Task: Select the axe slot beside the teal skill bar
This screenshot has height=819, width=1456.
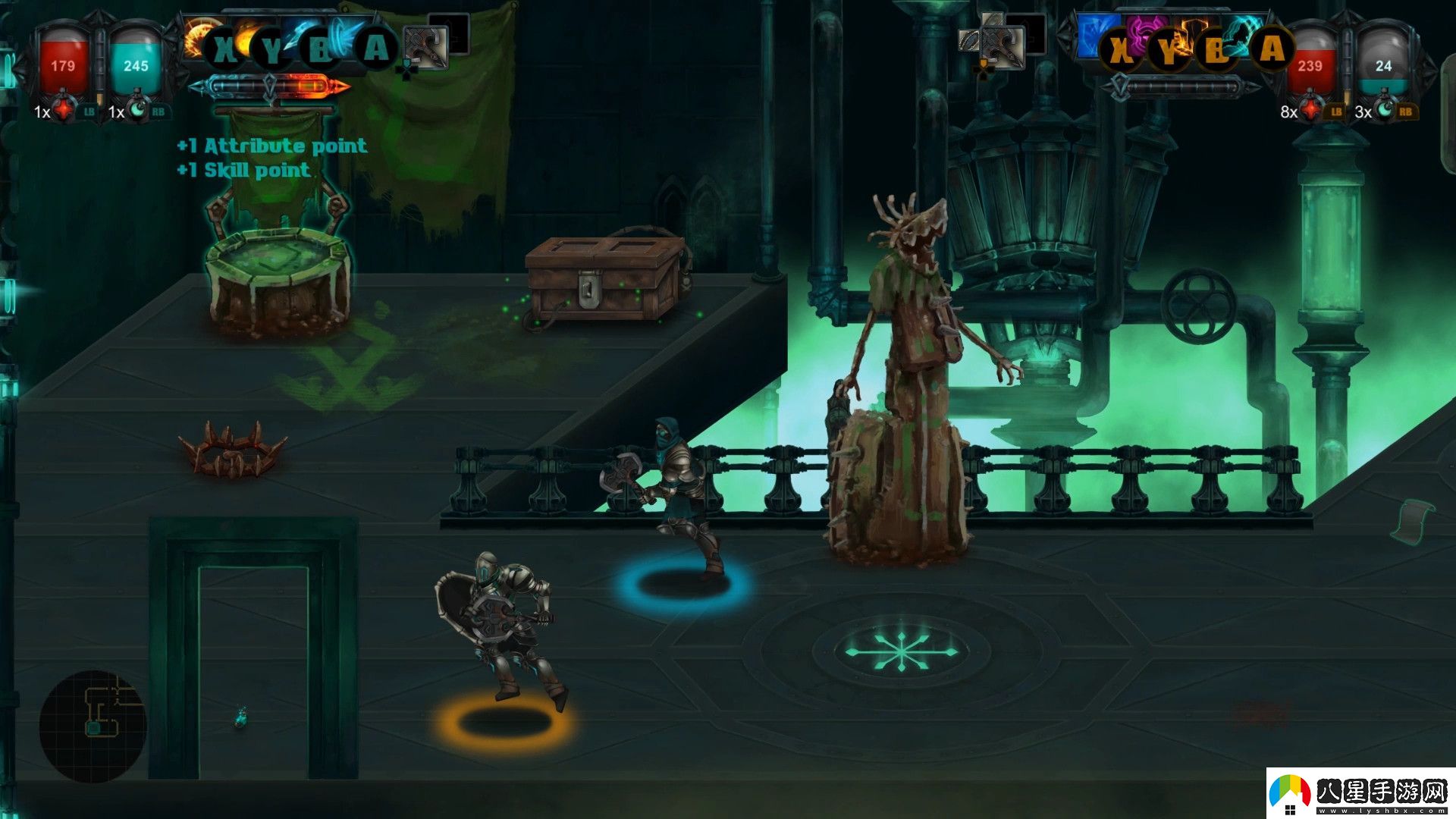Action: click(426, 47)
